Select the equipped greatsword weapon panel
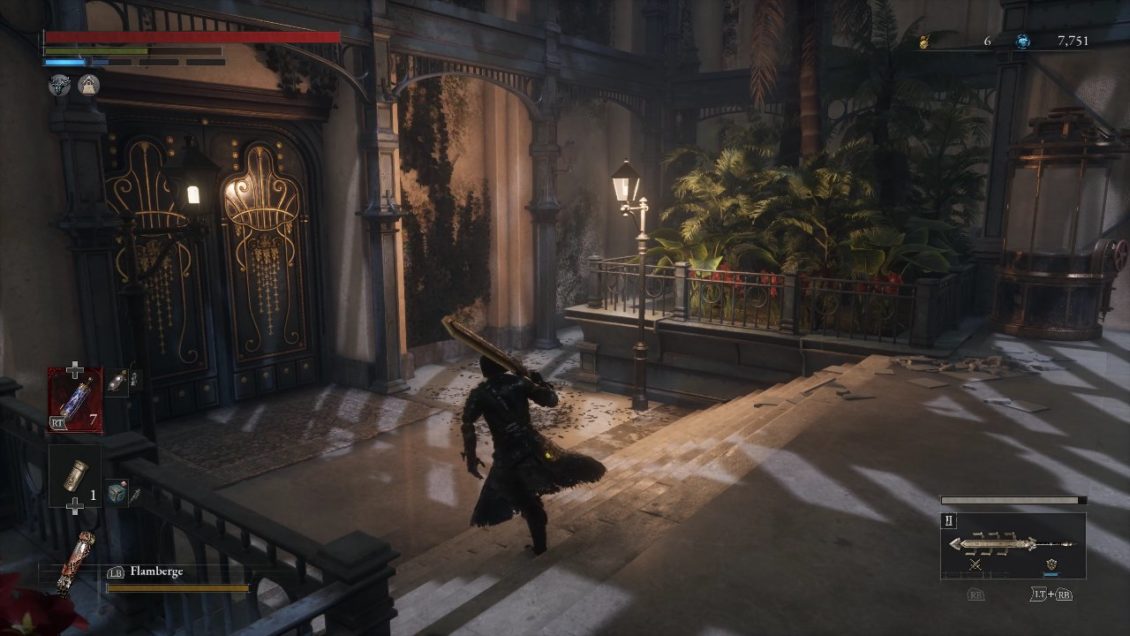The image size is (1130, 636). tap(1012, 545)
